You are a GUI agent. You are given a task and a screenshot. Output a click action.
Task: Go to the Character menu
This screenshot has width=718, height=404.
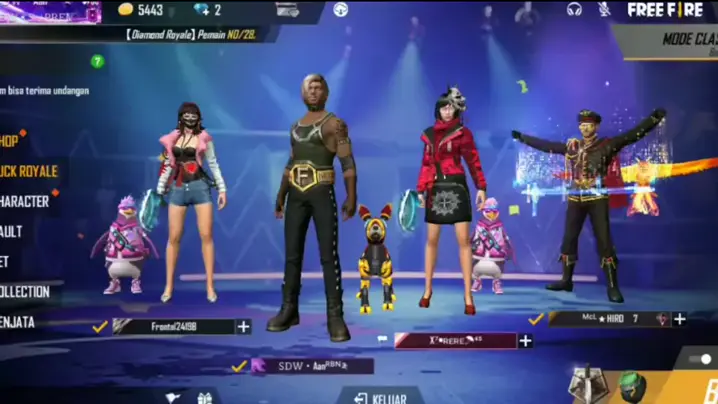click(x=25, y=201)
